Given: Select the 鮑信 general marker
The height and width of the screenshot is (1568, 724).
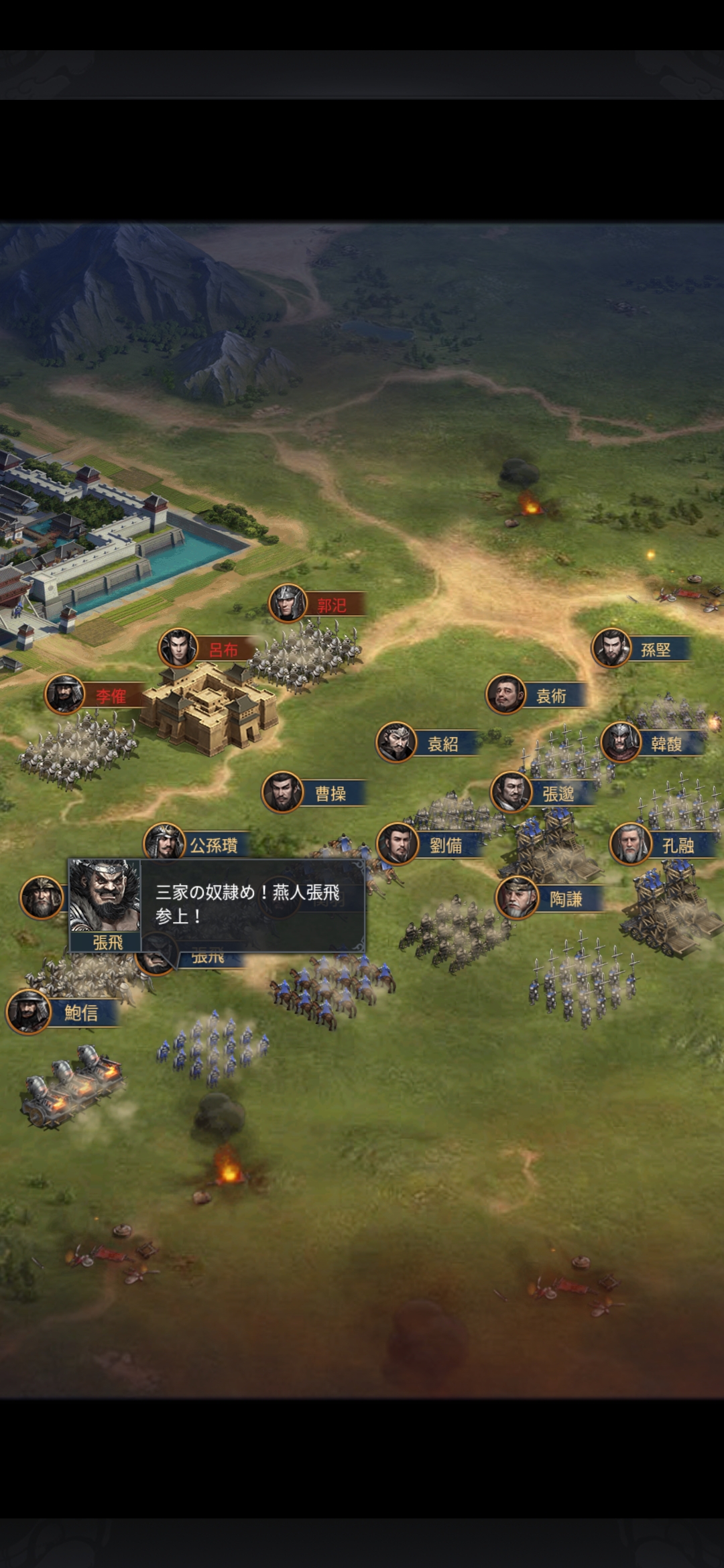Looking at the screenshot, I should click(x=62, y=1012).
